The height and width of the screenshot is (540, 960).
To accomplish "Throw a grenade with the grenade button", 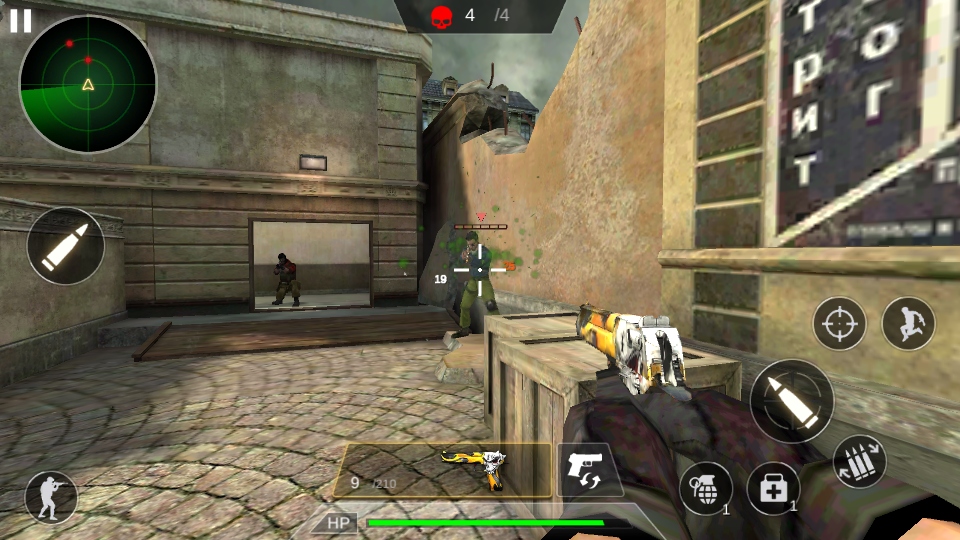I will 706,488.
